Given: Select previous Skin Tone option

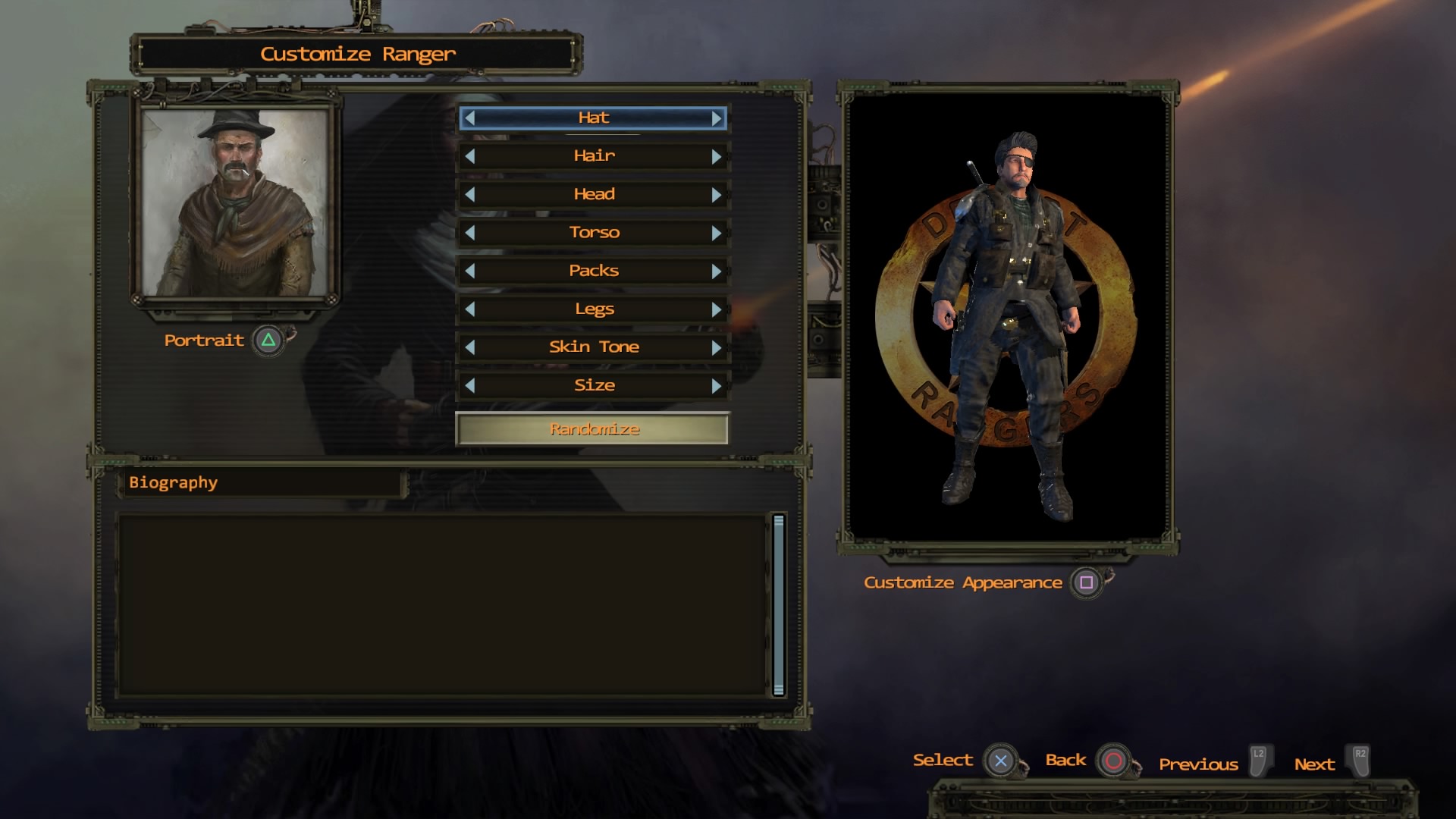Looking at the screenshot, I should (470, 347).
